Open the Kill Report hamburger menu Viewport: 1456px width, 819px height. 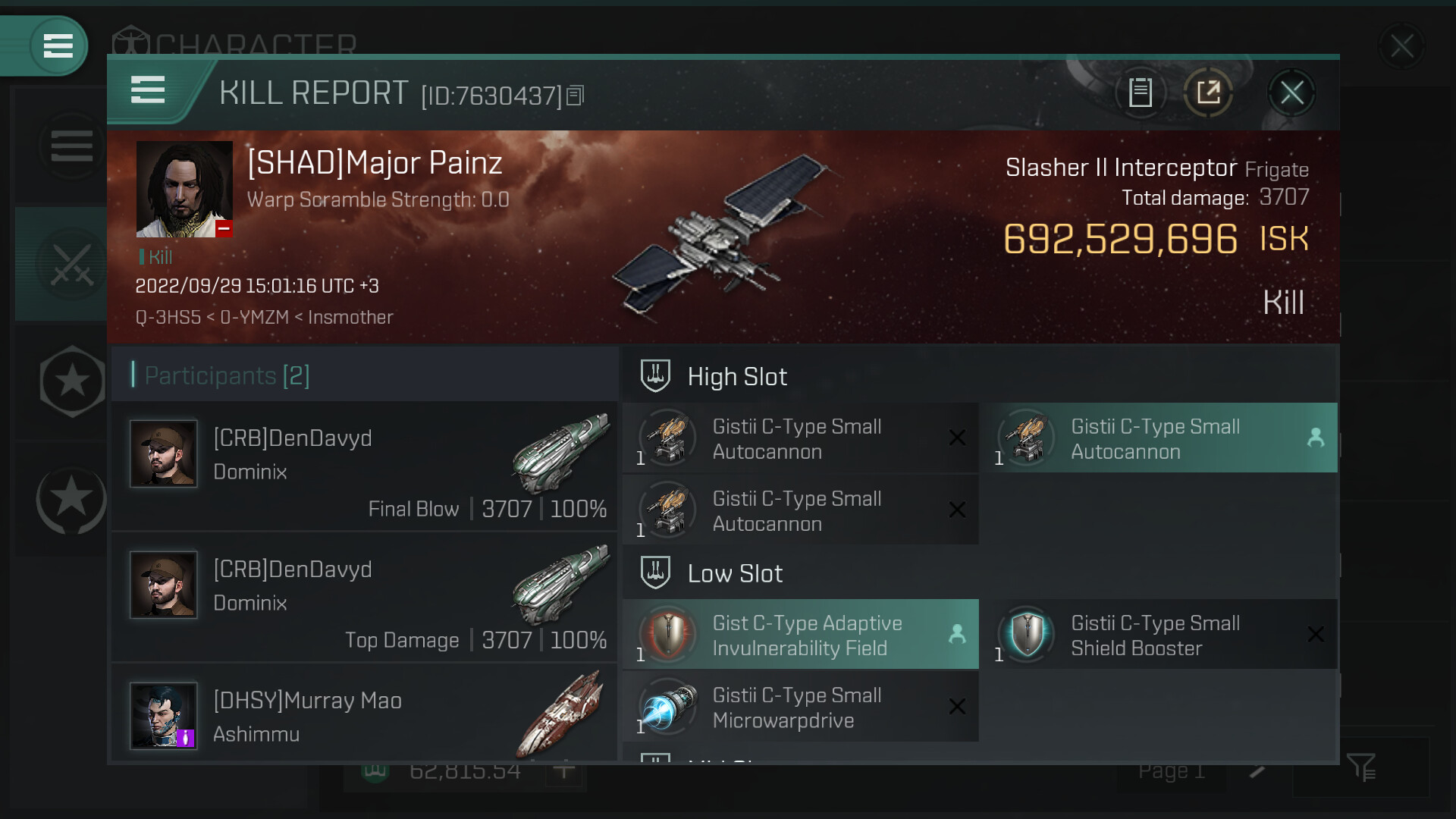pos(148,90)
